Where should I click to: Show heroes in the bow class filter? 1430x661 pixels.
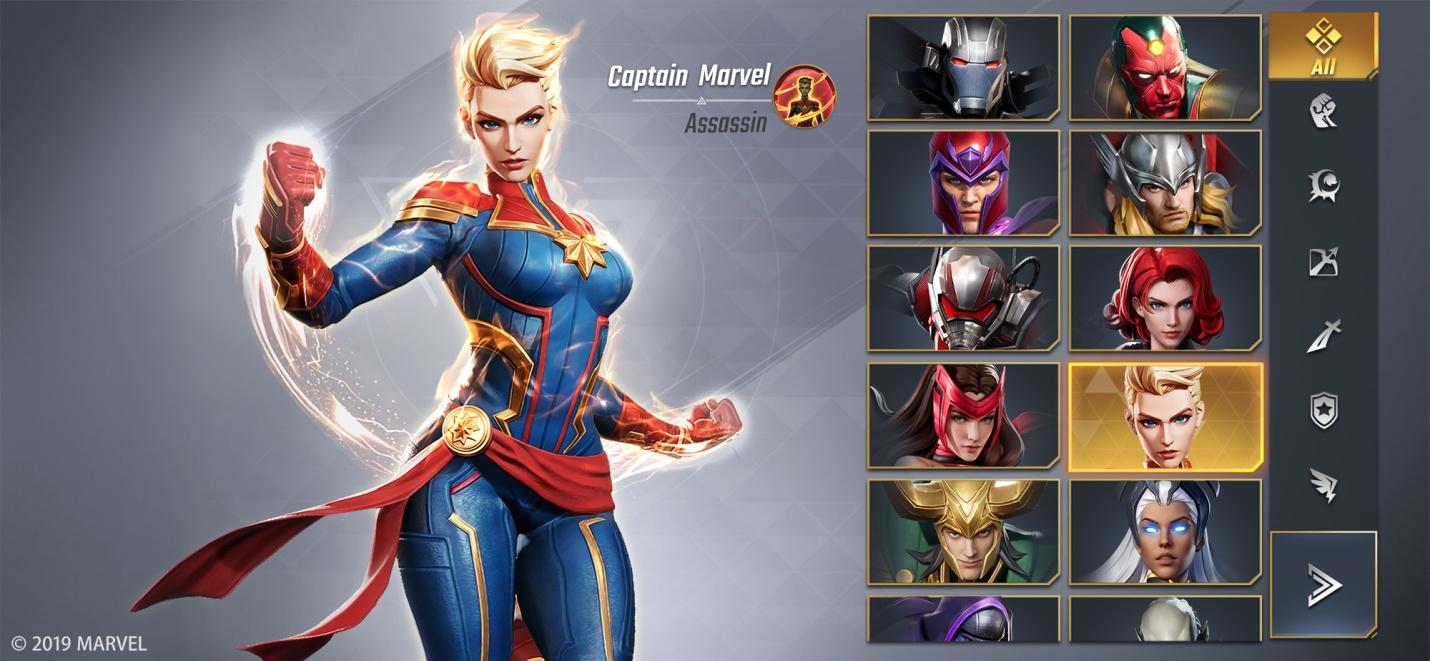(x=1323, y=262)
